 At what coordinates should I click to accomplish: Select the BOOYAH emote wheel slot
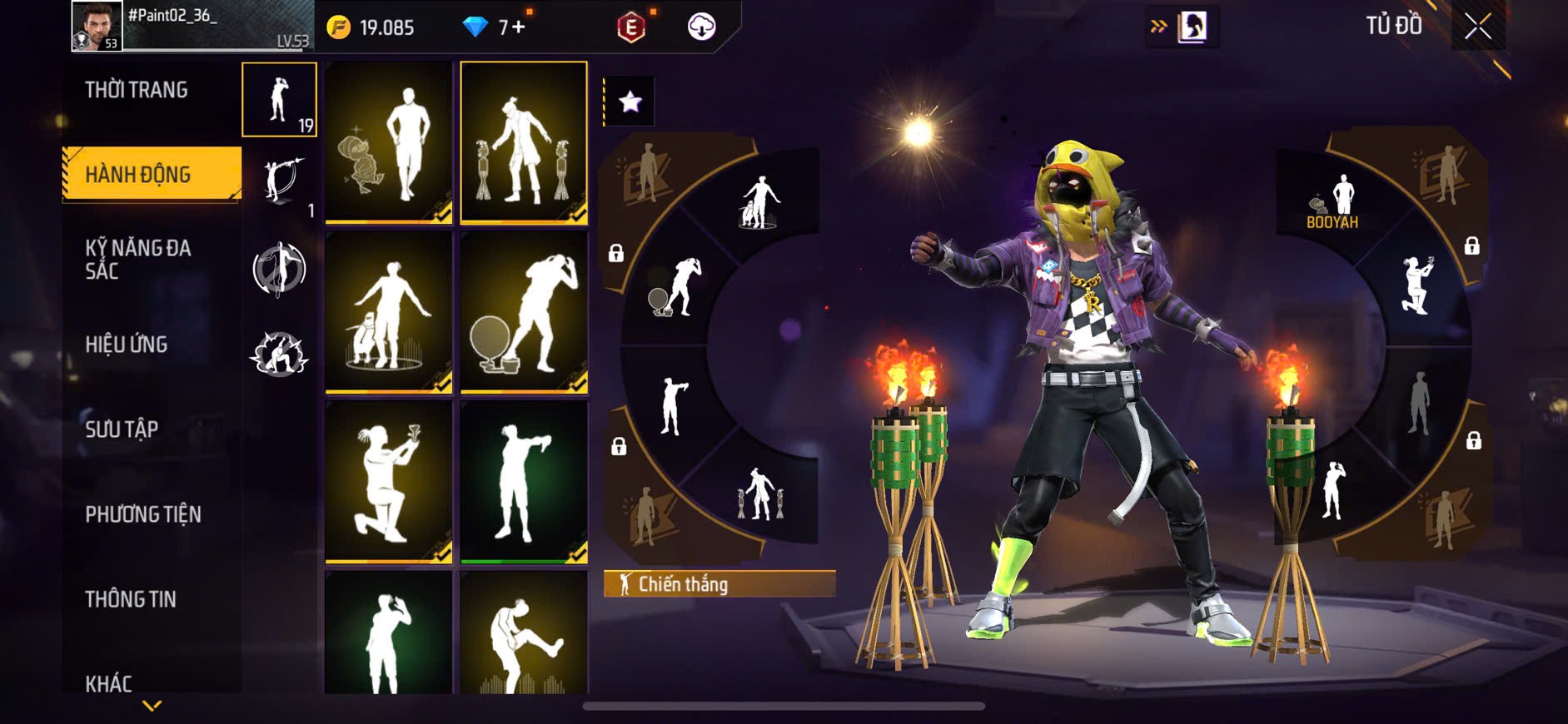[1332, 203]
